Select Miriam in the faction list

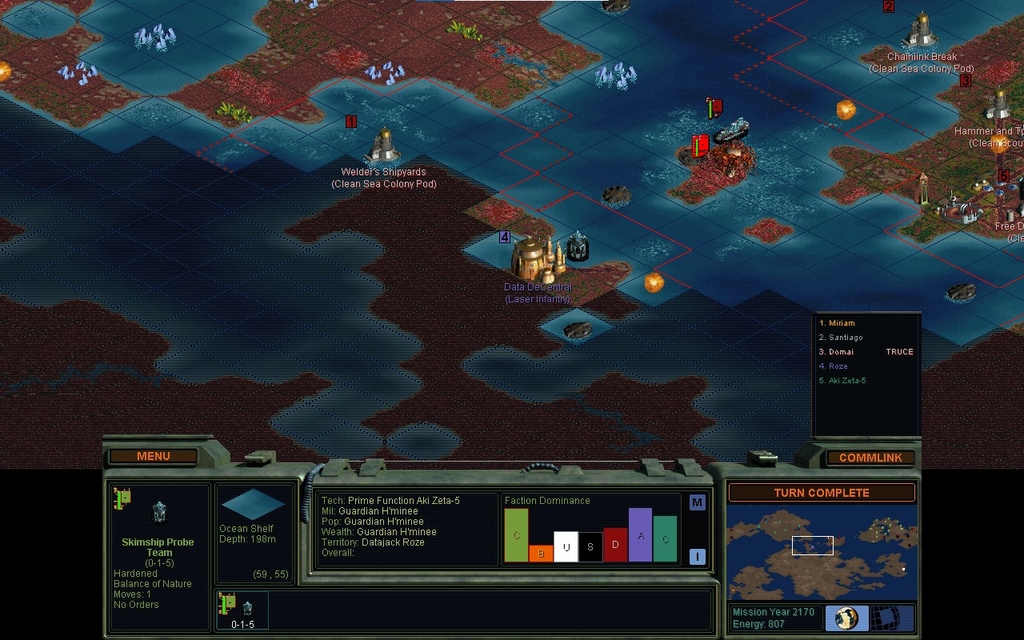[x=838, y=323]
